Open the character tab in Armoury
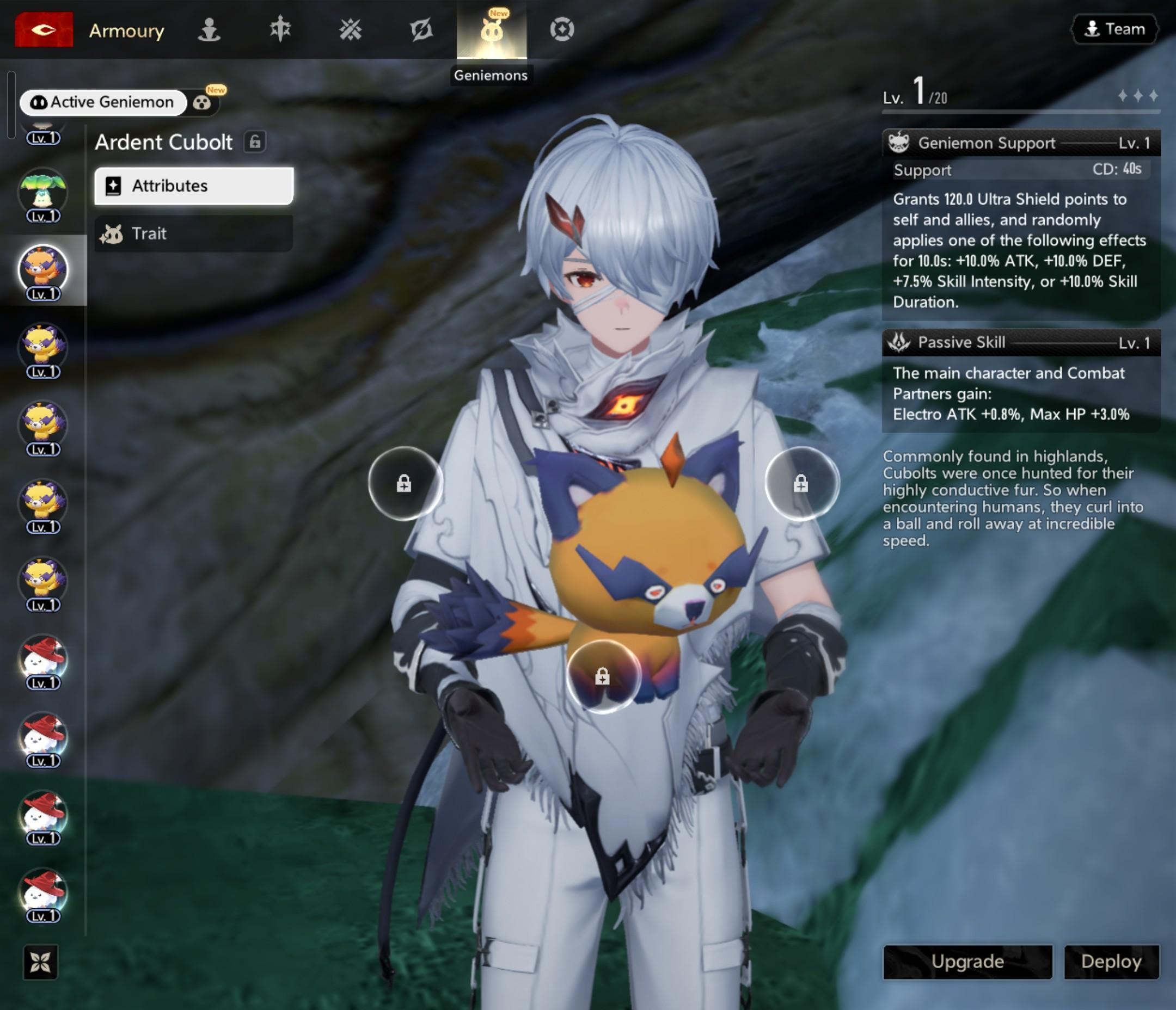 (x=209, y=29)
